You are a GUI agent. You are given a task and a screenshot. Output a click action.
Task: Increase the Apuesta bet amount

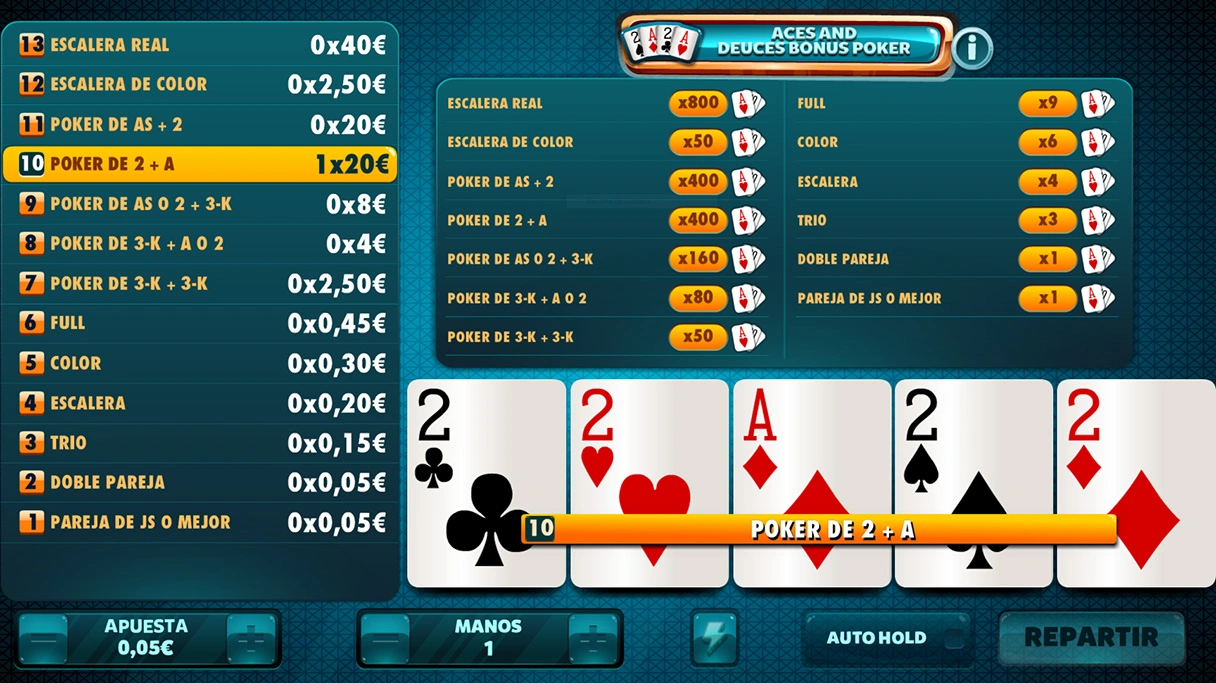pyautogui.click(x=251, y=638)
